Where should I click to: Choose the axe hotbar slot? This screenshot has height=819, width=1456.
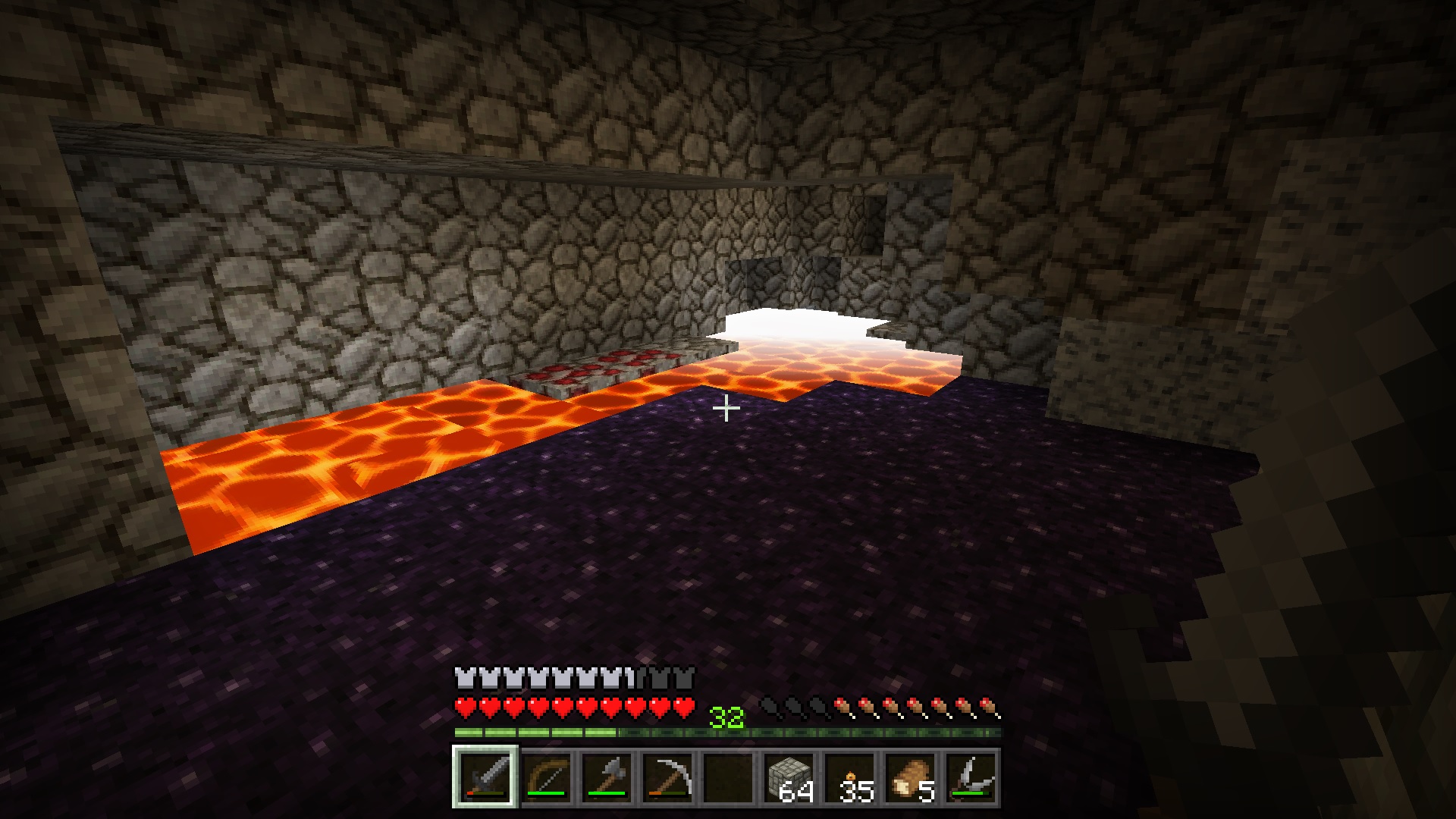tap(607, 777)
